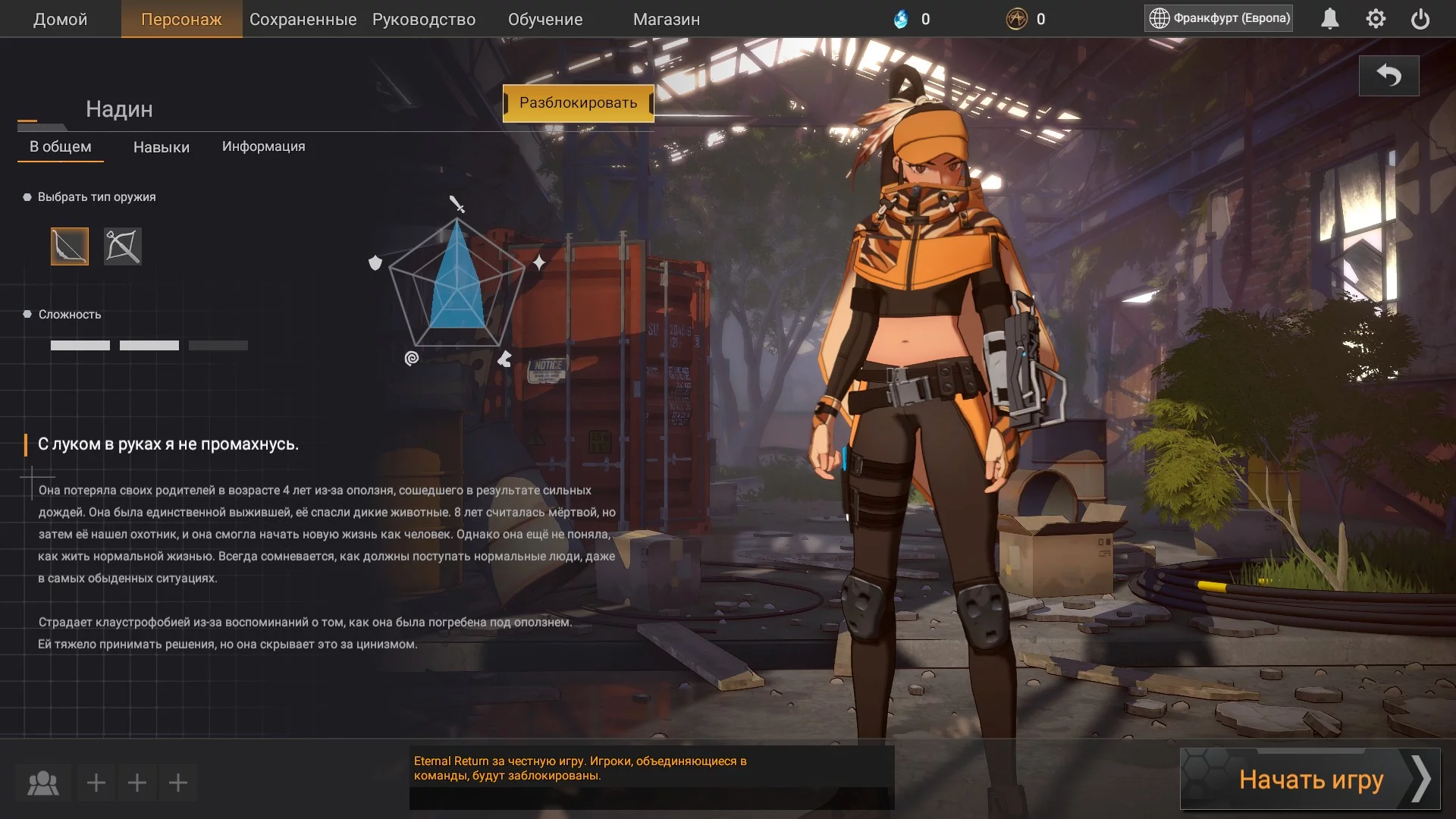Select the Персонаж menu tab

click(x=181, y=19)
